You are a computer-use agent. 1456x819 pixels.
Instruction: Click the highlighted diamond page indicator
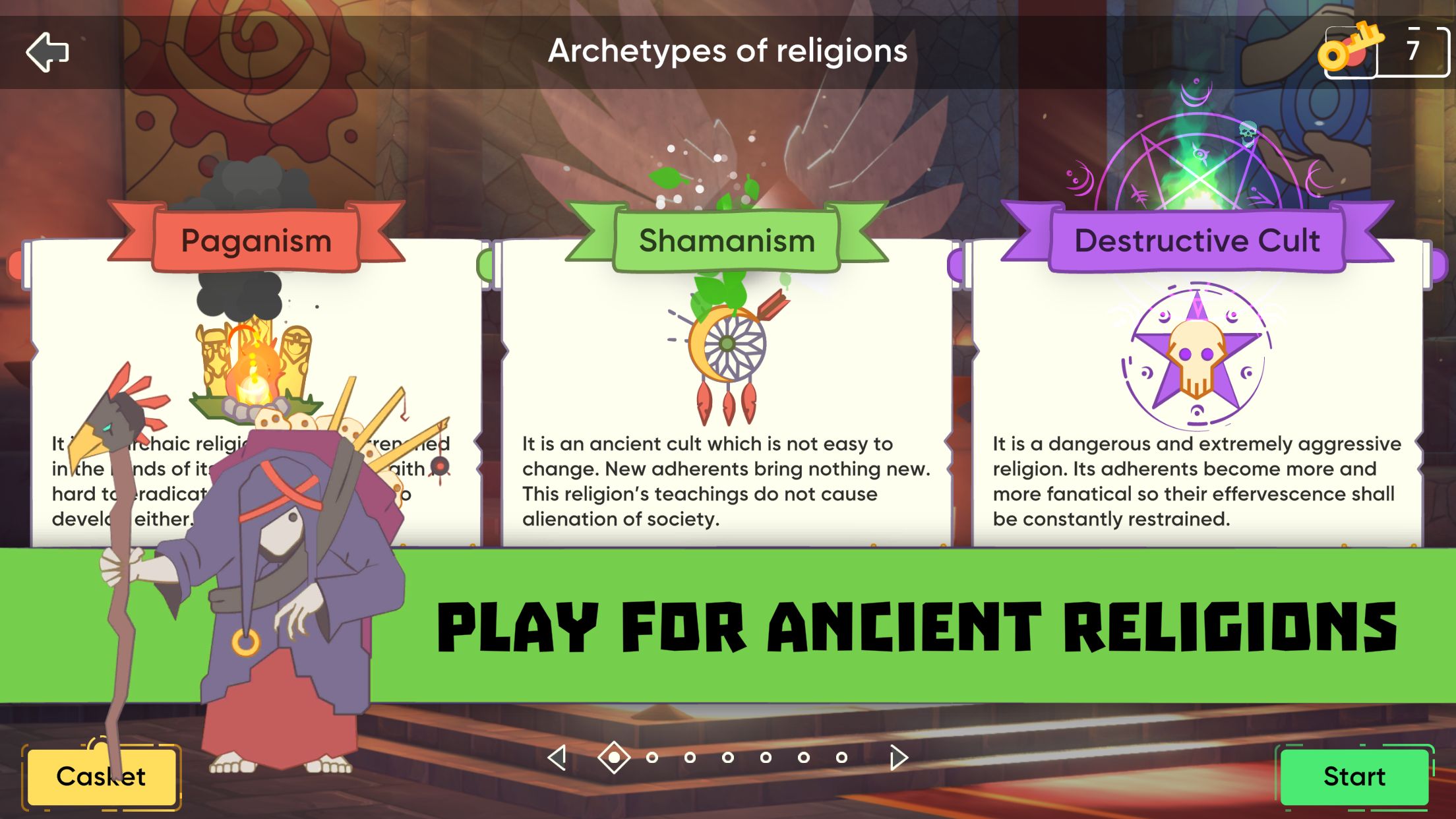(x=614, y=757)
